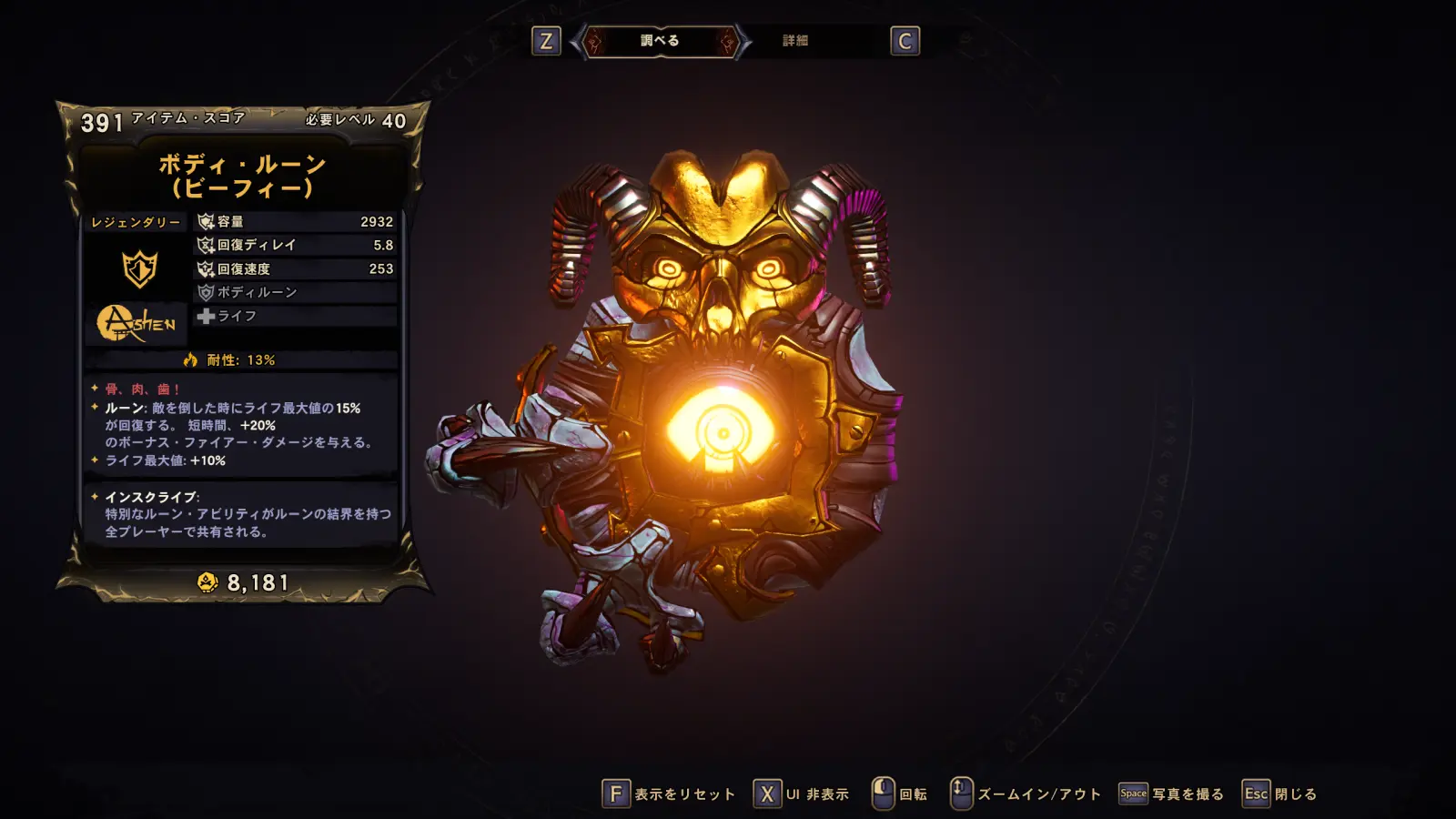1456x819 pixels.
Task: Hide the interface with UI 非表示
Action: pyautogui.click(x=802, y=794)
